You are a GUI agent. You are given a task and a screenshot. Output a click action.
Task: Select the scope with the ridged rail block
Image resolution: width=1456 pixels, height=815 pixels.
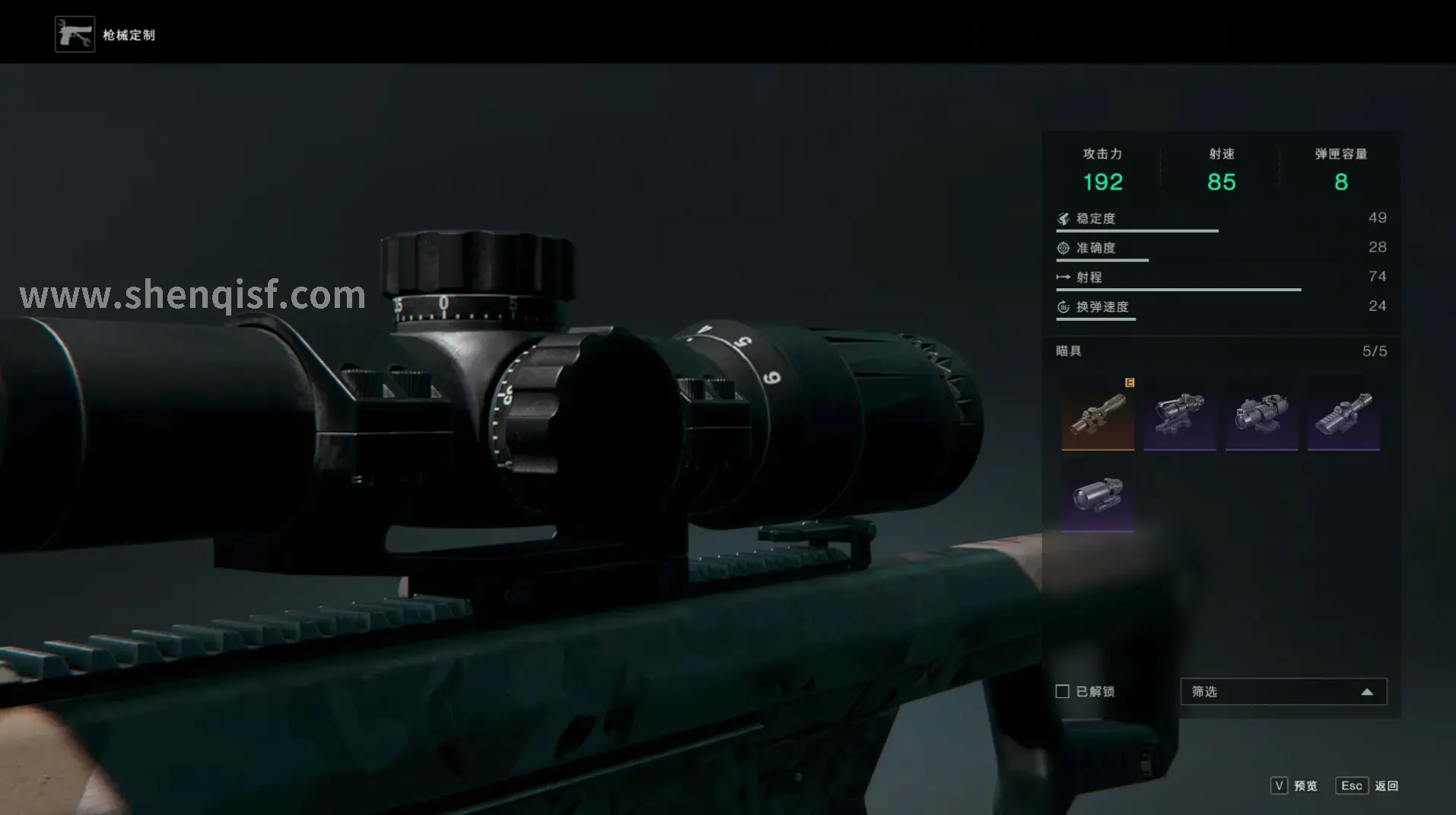tap(1343, 414)
